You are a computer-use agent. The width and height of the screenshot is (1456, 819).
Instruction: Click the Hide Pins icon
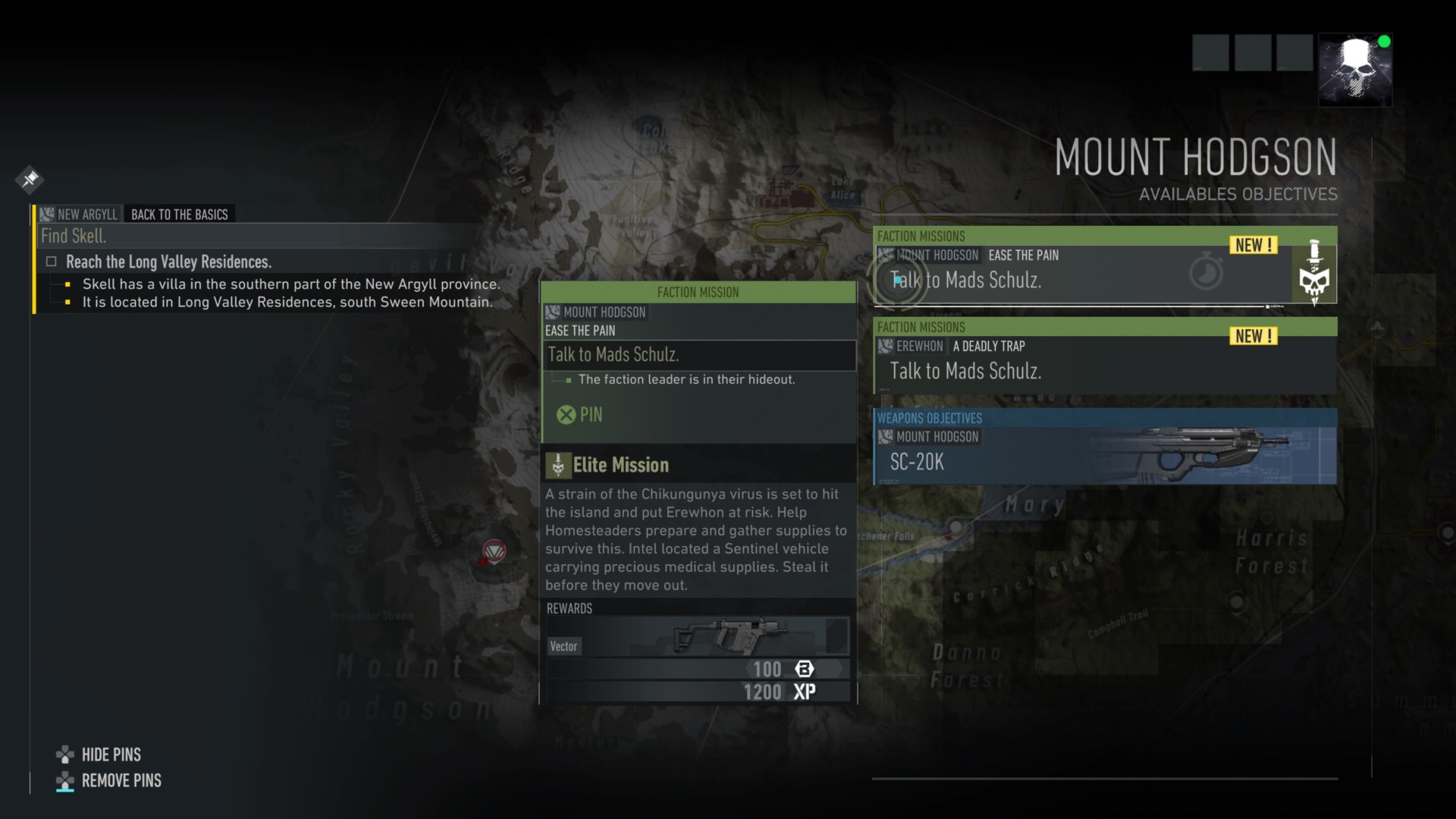(64, 755)
